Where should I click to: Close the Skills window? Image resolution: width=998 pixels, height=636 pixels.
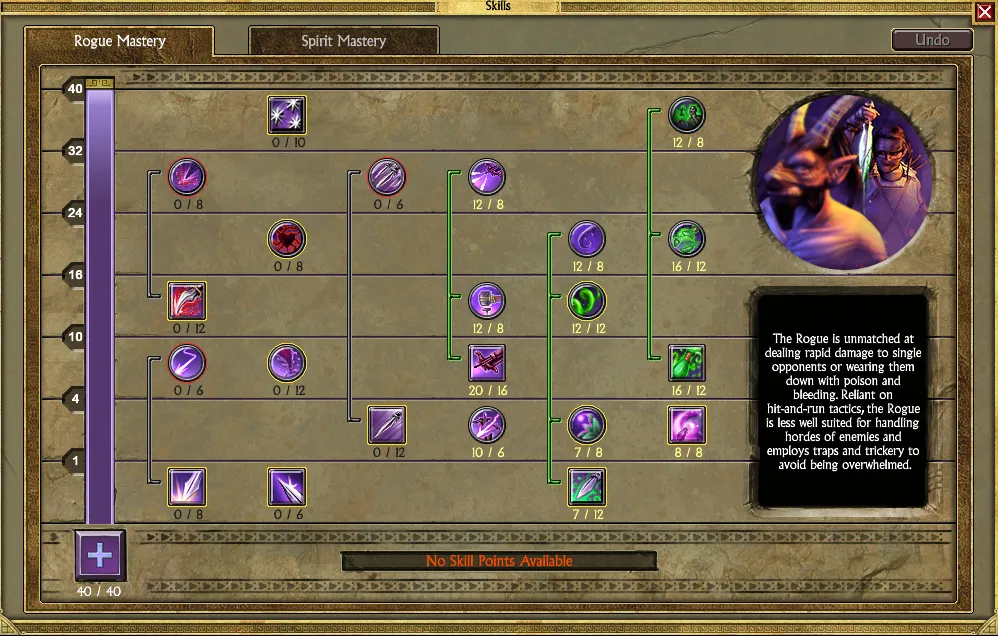[984, 13]
